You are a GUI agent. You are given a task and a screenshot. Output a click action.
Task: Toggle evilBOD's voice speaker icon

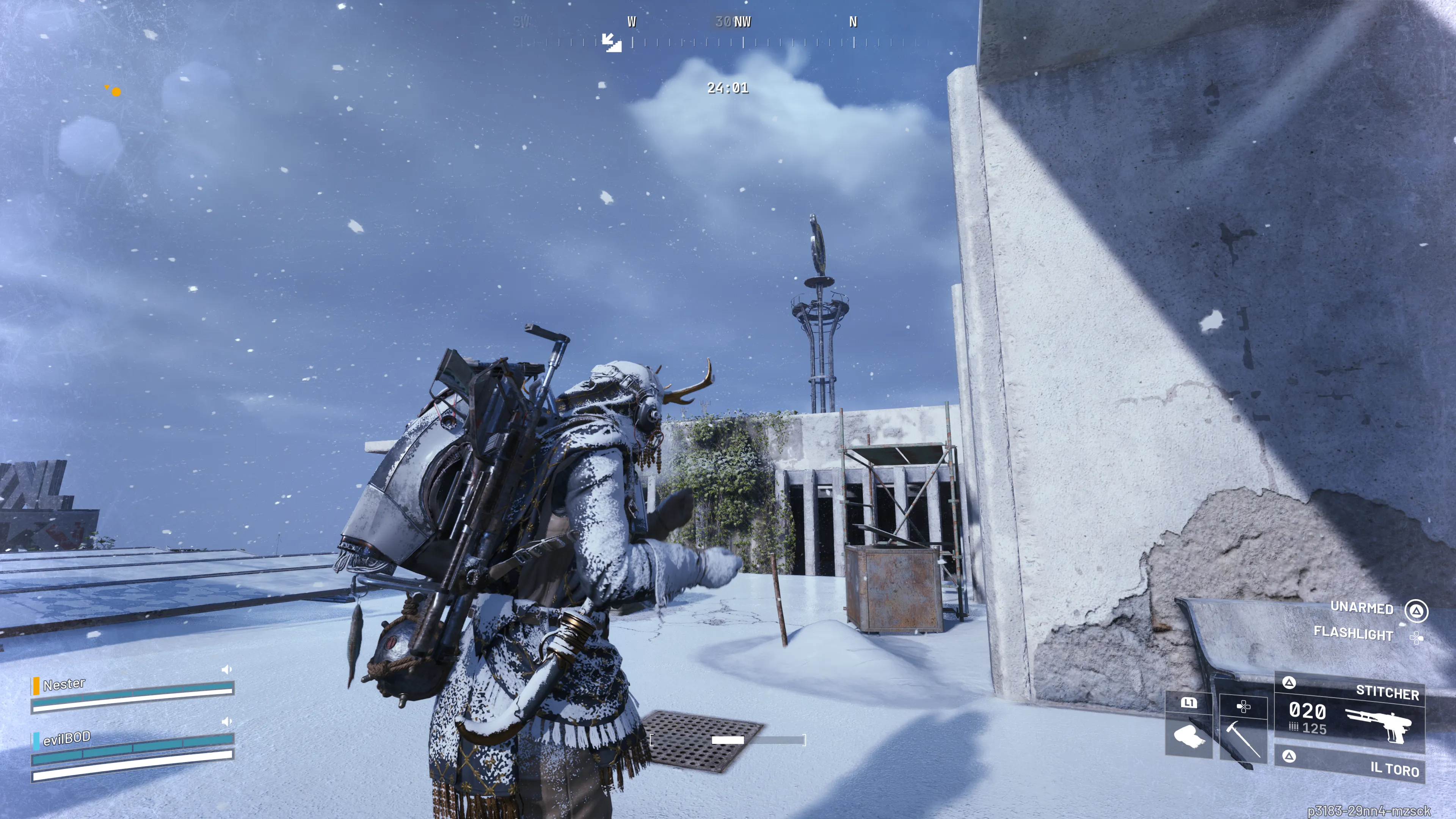tap(227, 722)
